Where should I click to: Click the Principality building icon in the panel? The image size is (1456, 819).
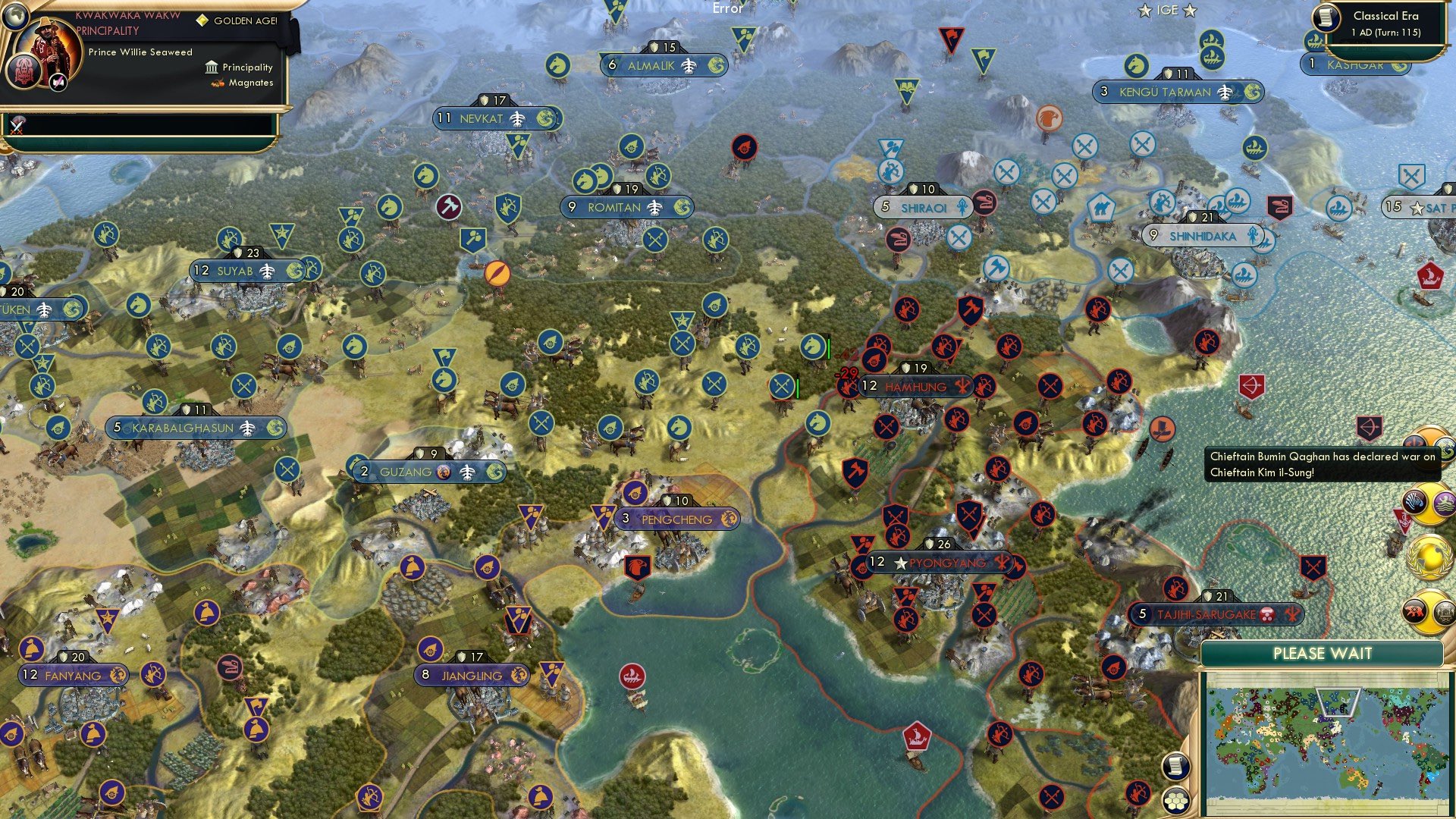[210, 67]
